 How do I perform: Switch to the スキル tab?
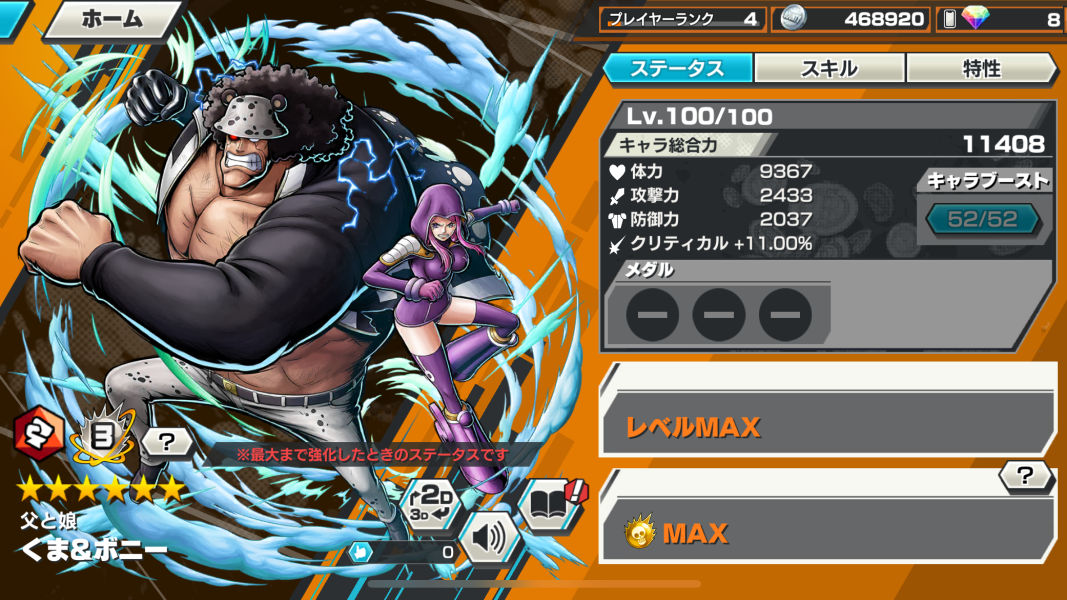[x=829, y=68]
